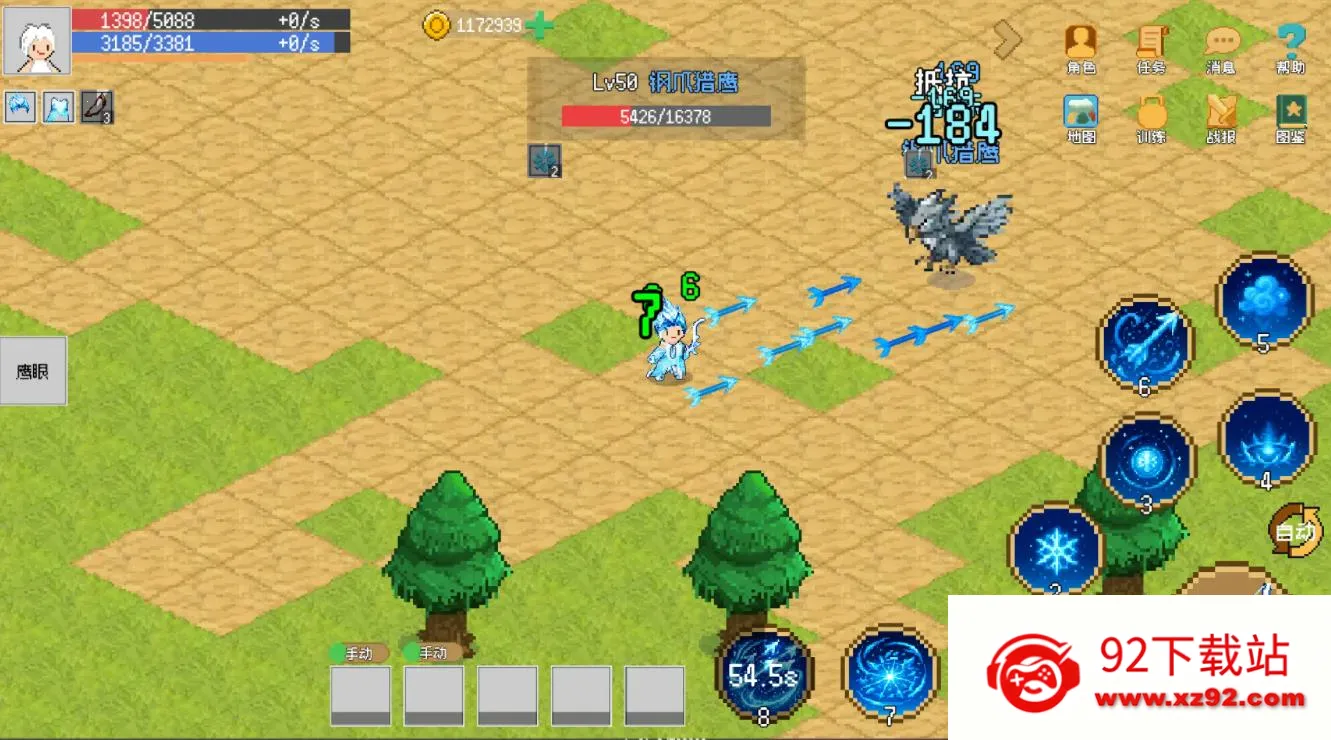Viewport: 1331px width, 740px height.
Task: Use the ice burst skill numbered 7
Action: pyautogui.click(x=890, y=672)
